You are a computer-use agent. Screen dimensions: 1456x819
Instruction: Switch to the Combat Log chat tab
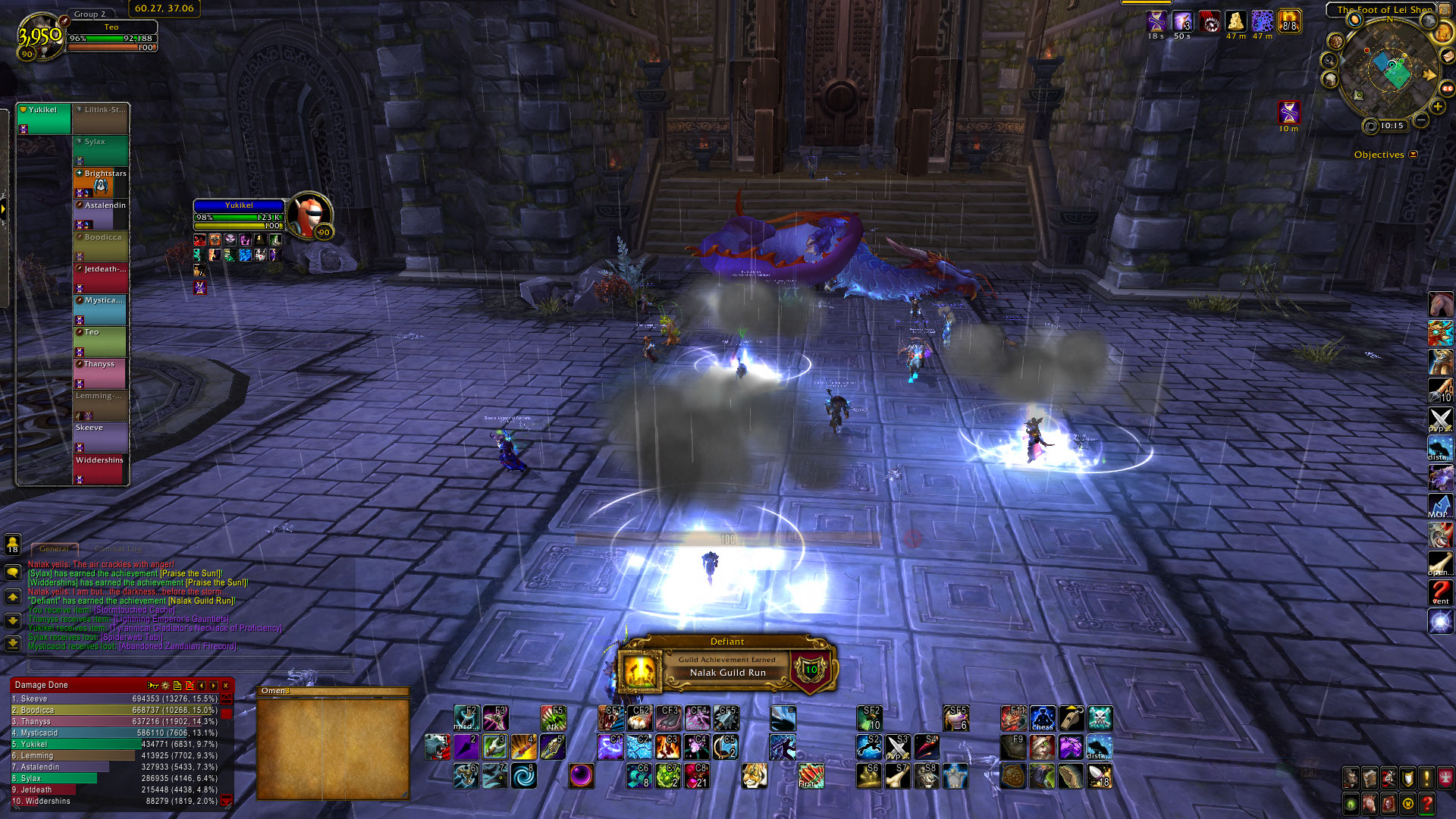(x=118, y=548)
